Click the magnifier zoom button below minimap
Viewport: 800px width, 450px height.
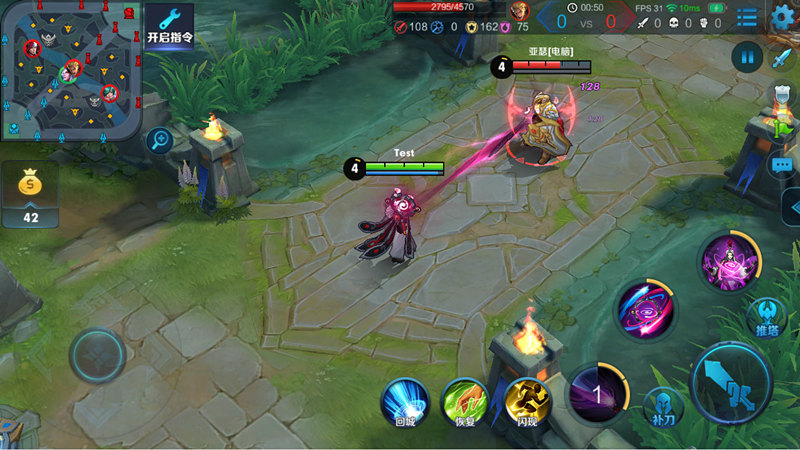(158, 140)
